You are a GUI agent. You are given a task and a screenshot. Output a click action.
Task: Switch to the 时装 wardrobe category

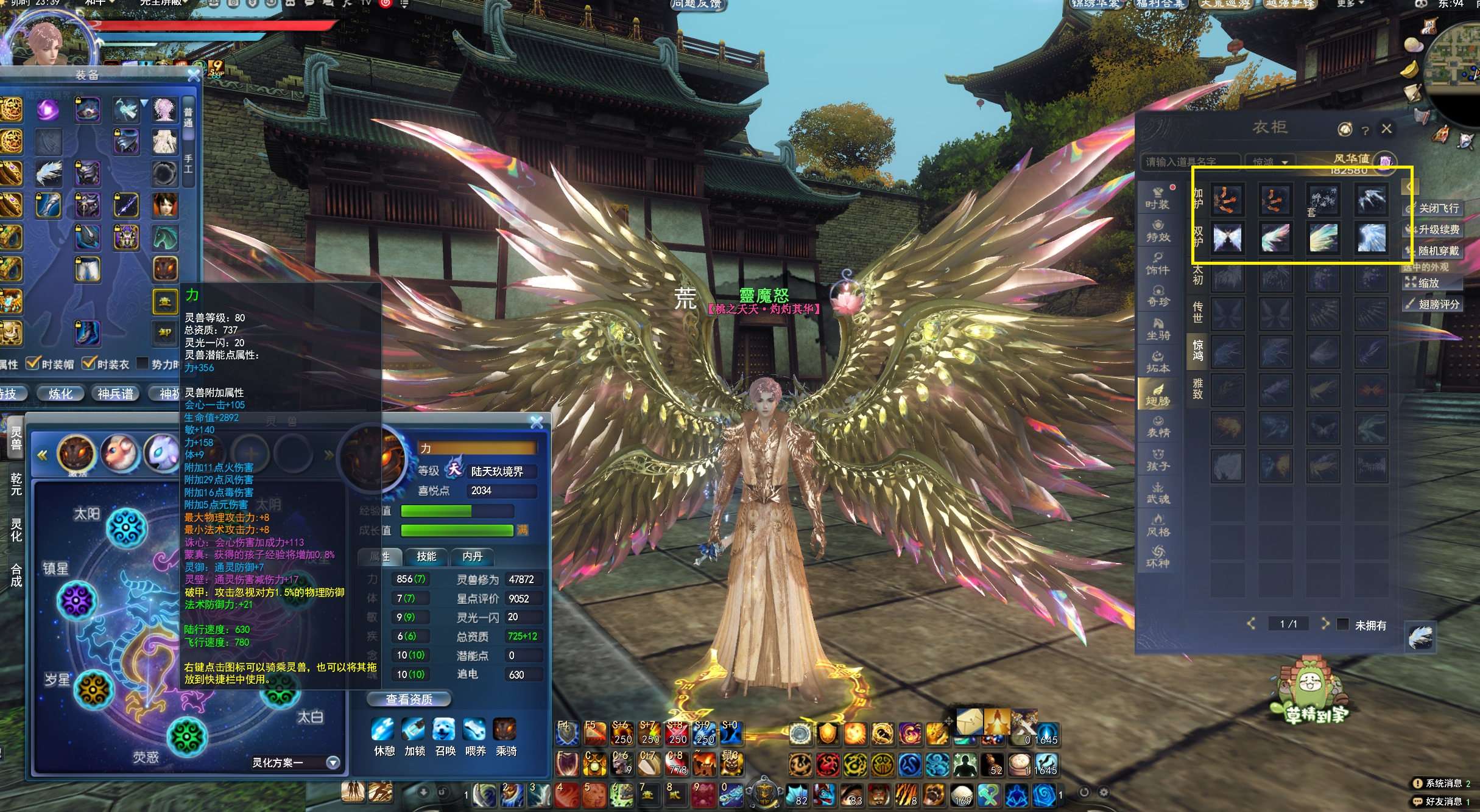pos(1157,197)
